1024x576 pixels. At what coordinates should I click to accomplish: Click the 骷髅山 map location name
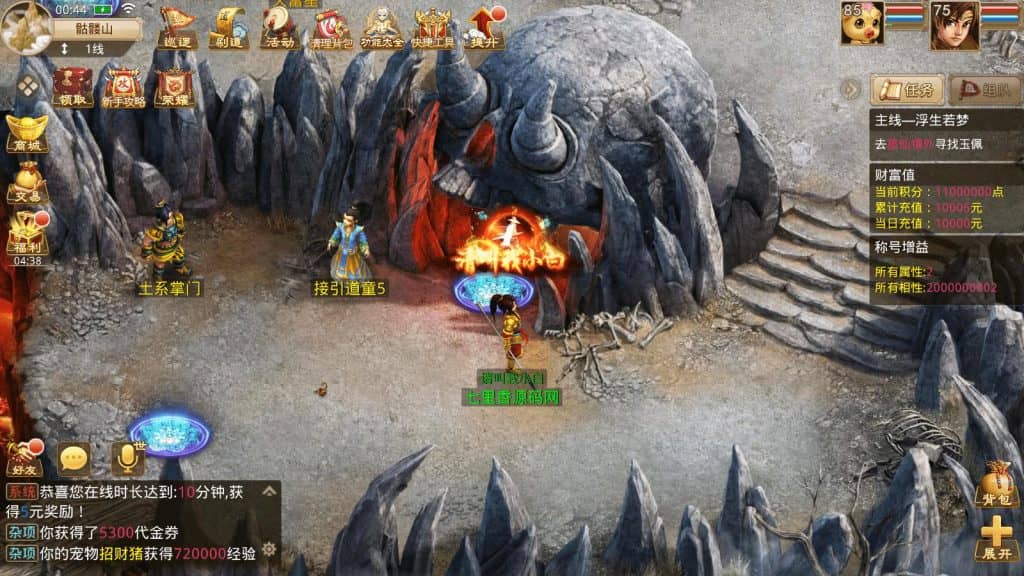(x=94, y=28)
